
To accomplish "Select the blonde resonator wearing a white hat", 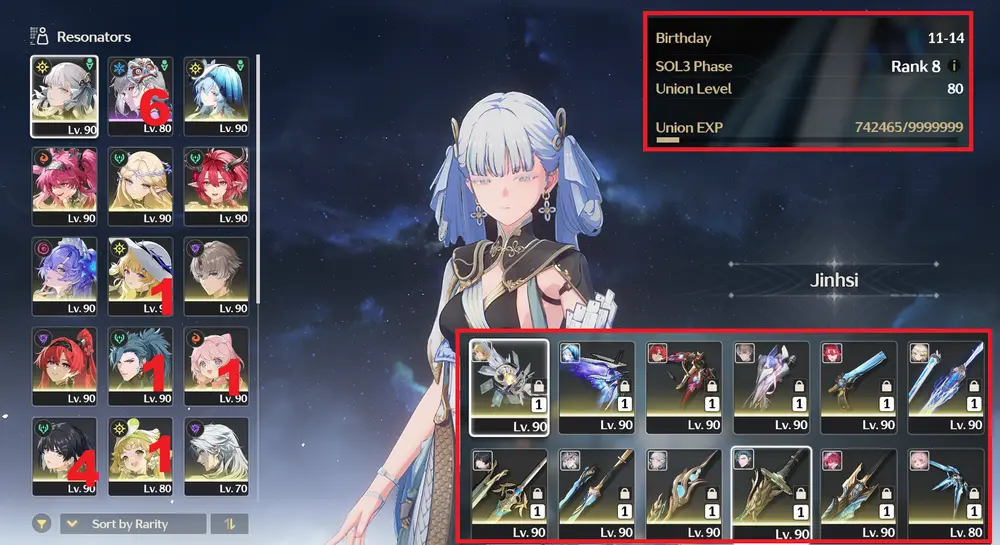I will coord(140,276).
